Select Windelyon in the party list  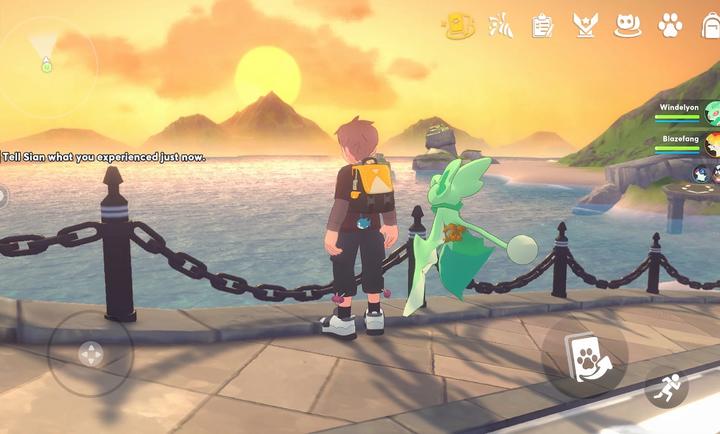point(688,111)
